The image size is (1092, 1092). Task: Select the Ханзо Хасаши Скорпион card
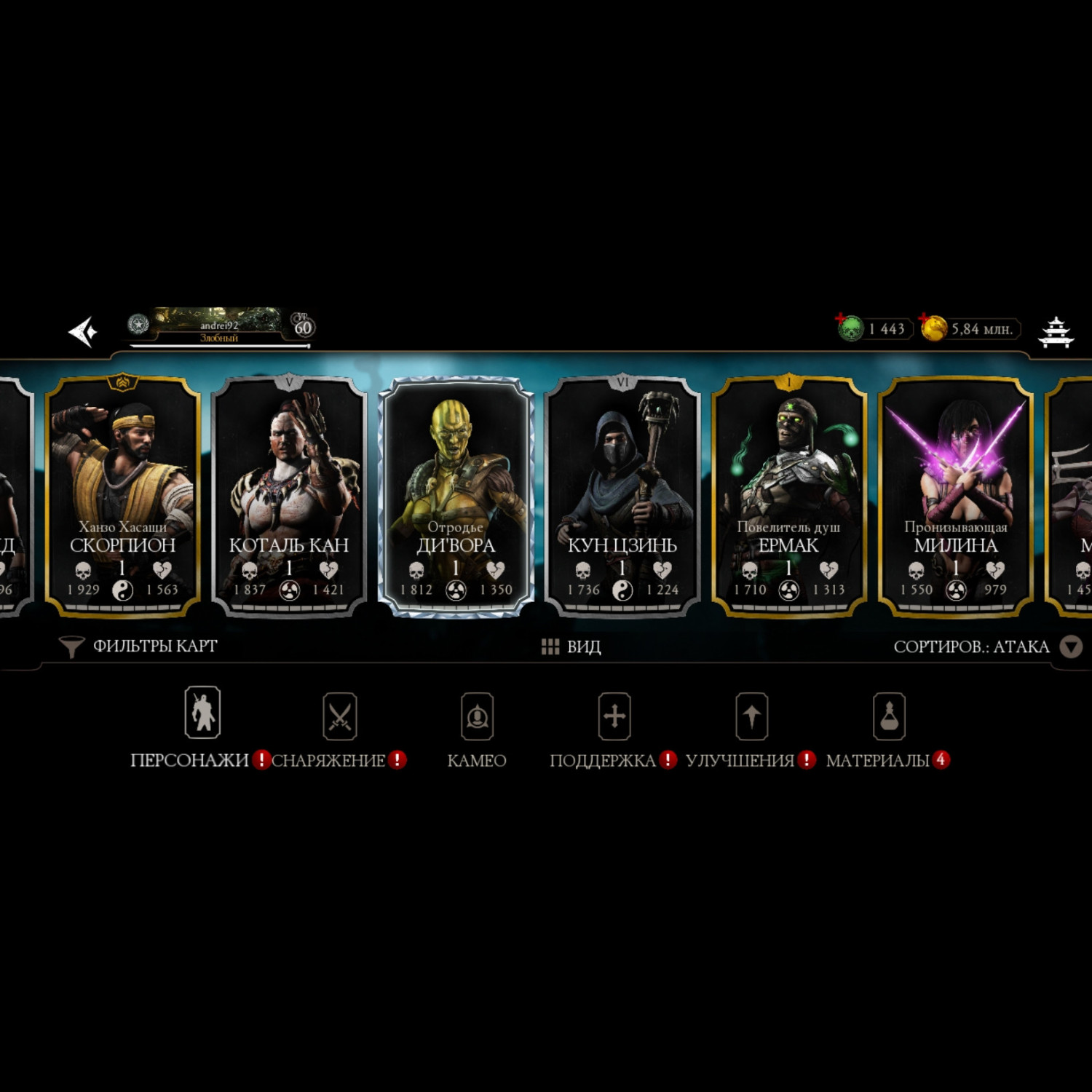122,495
